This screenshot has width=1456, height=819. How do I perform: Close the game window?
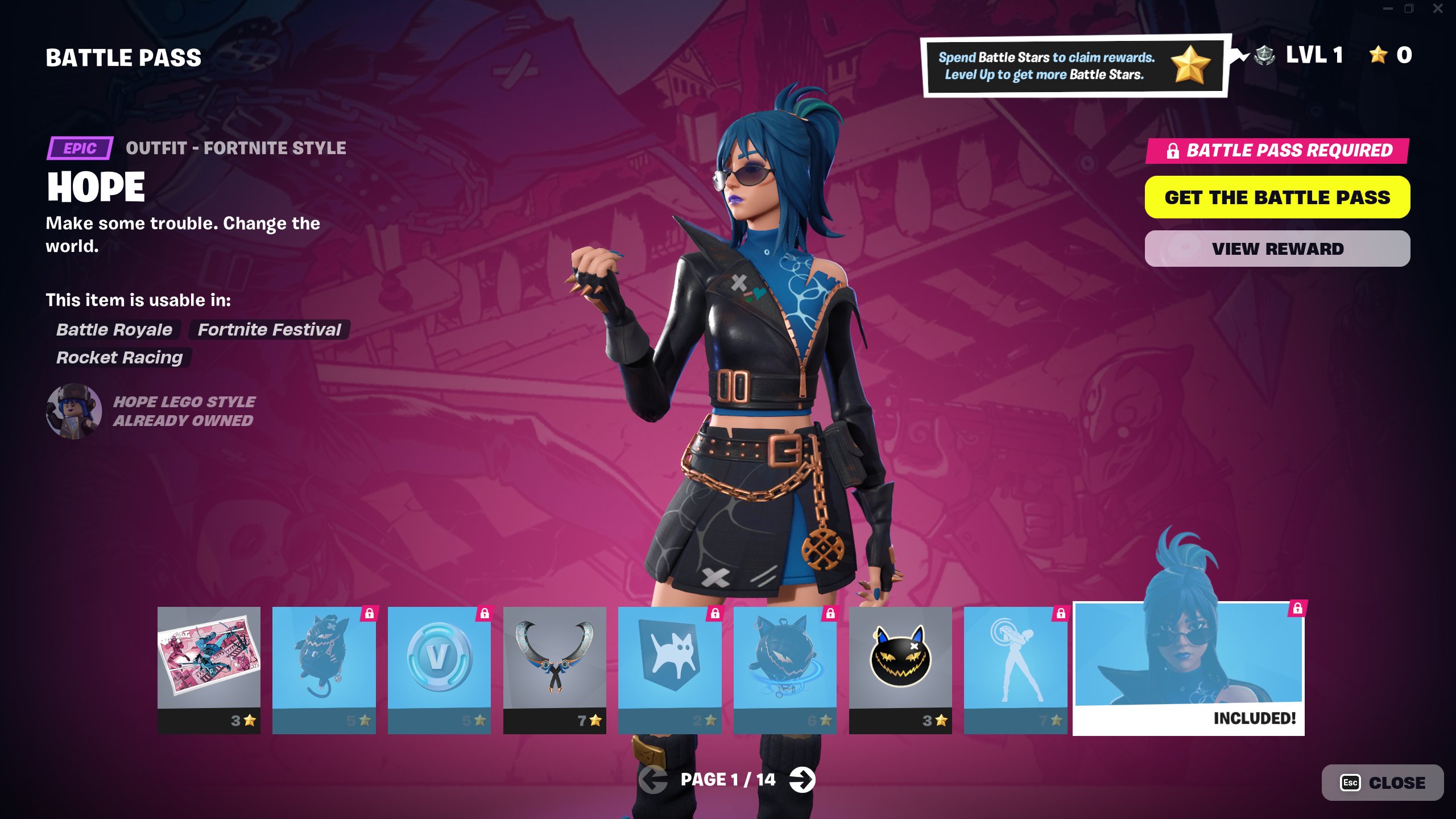[1437, 9]
